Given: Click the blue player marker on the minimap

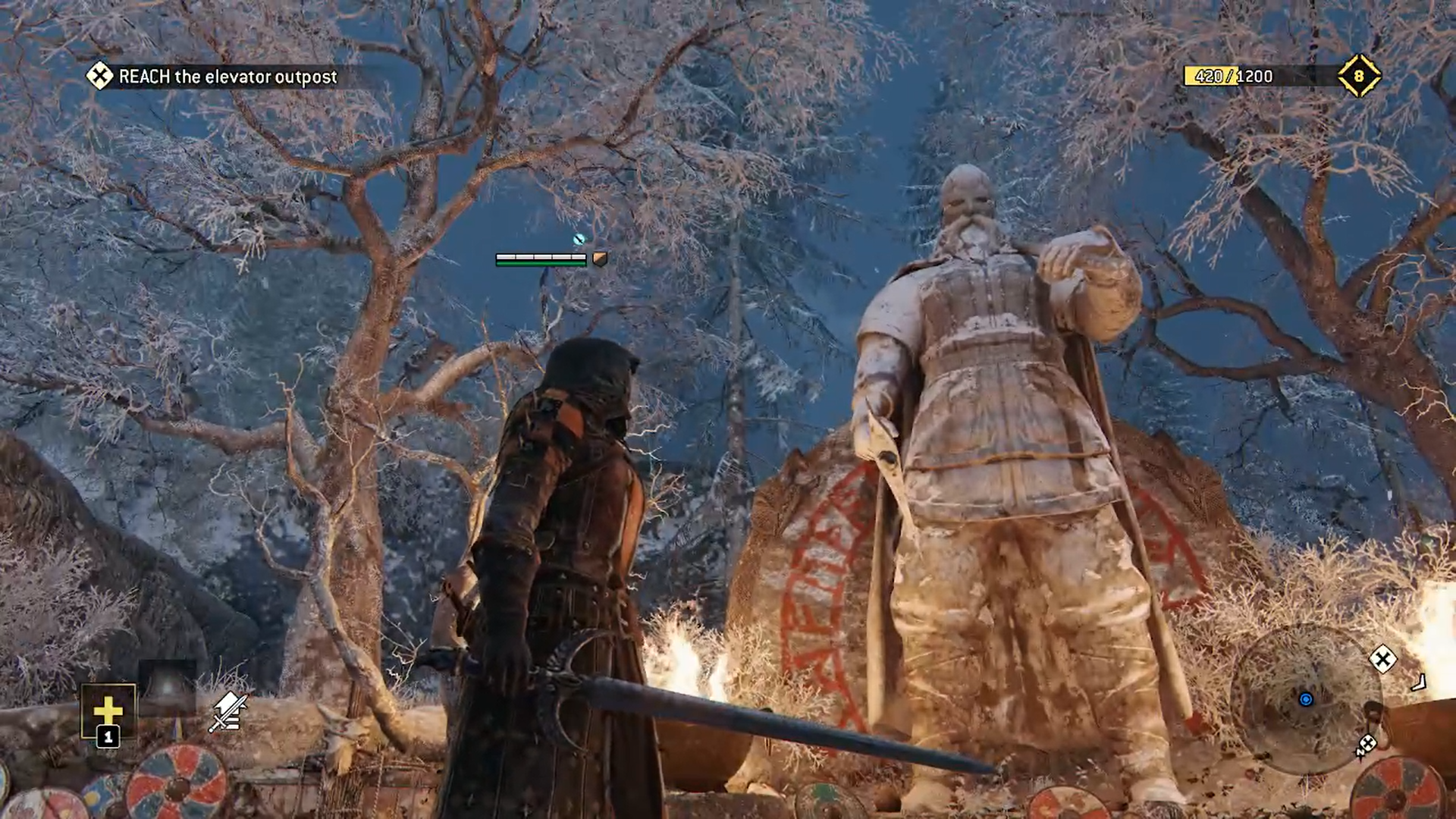Looking at the screenshot, I should [x=1305, y=699].
